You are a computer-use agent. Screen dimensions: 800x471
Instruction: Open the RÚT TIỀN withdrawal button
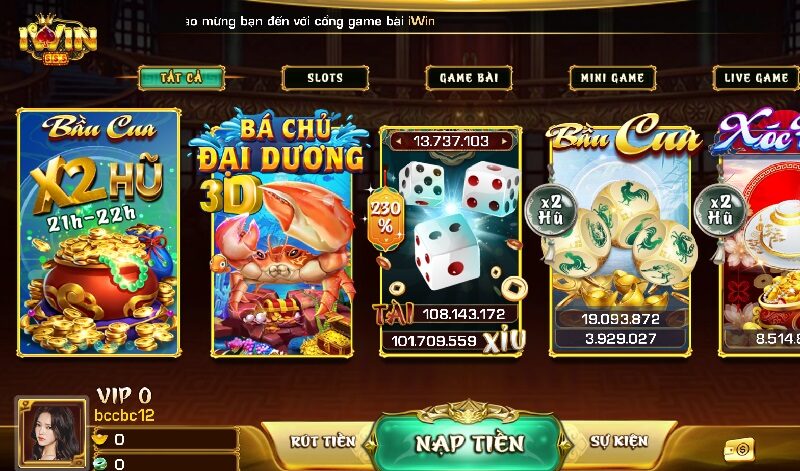coord(323,441)
